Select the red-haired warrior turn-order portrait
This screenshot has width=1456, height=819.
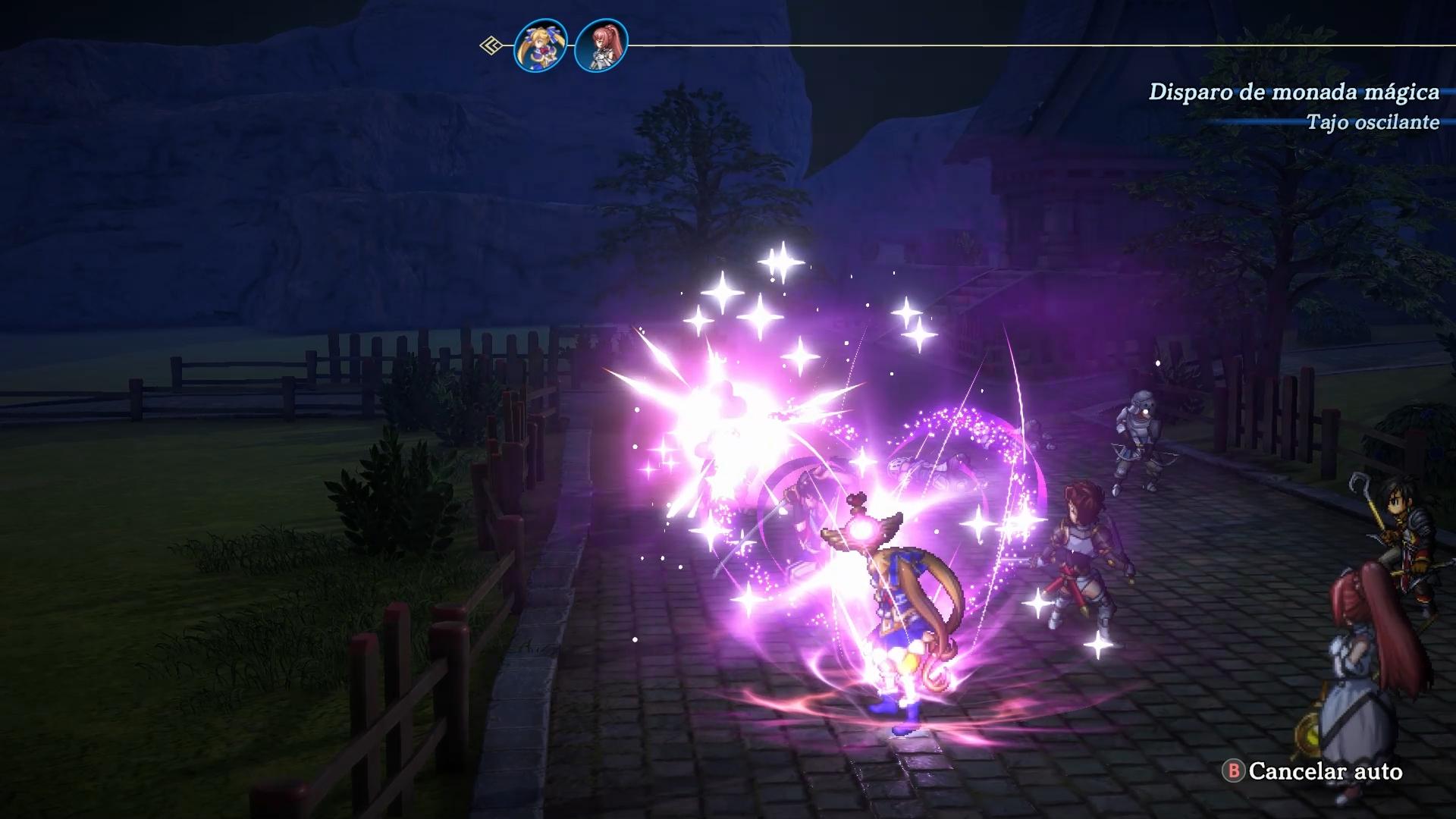click(601, 46)
